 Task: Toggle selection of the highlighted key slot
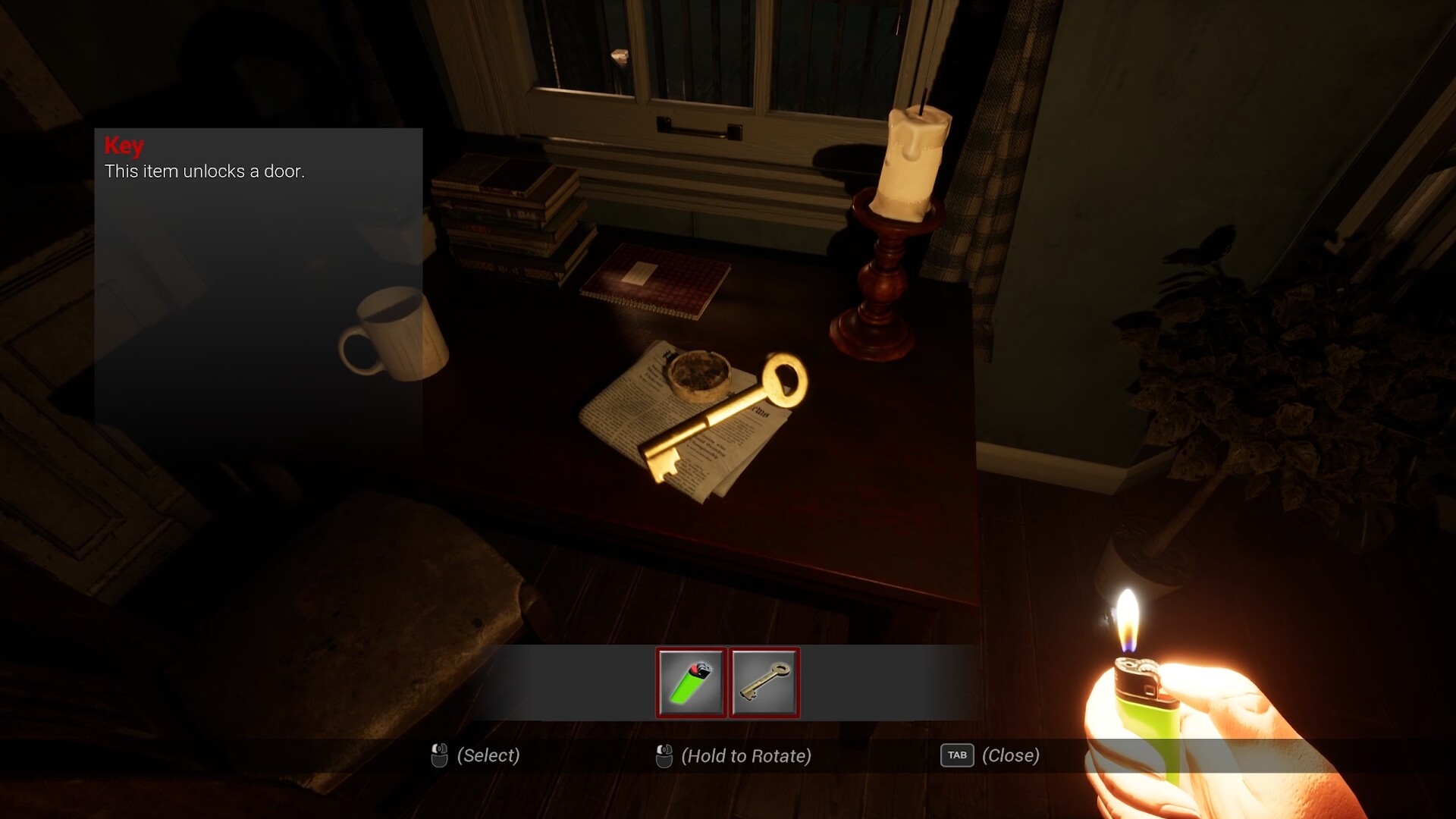[765, 682]
